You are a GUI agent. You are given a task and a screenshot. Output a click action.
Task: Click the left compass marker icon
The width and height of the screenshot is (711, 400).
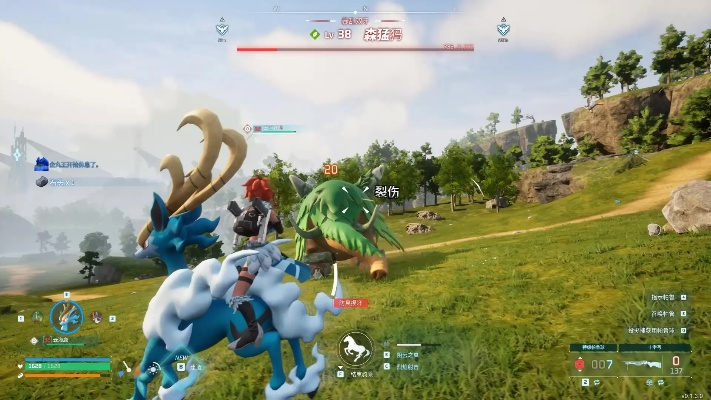pos(223,29)
